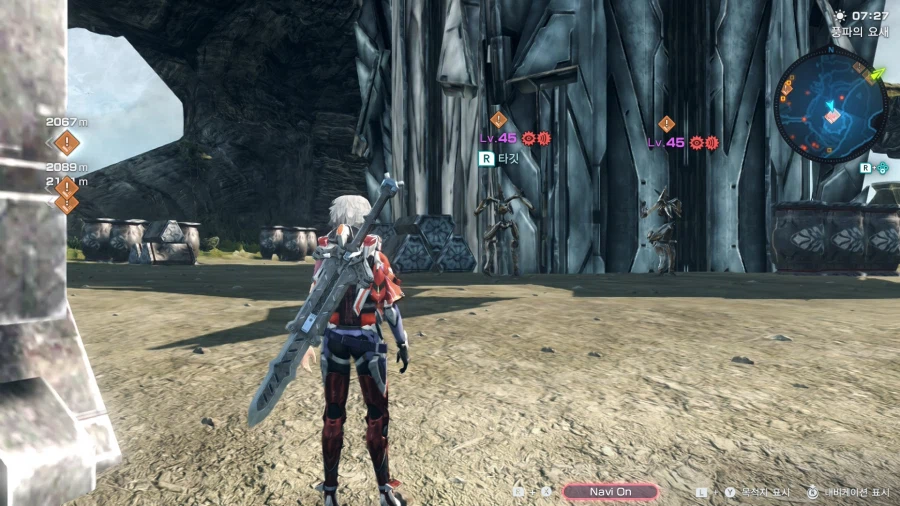
Task: Click the green arrow marker on minimap edge
Action: point(878,73)
